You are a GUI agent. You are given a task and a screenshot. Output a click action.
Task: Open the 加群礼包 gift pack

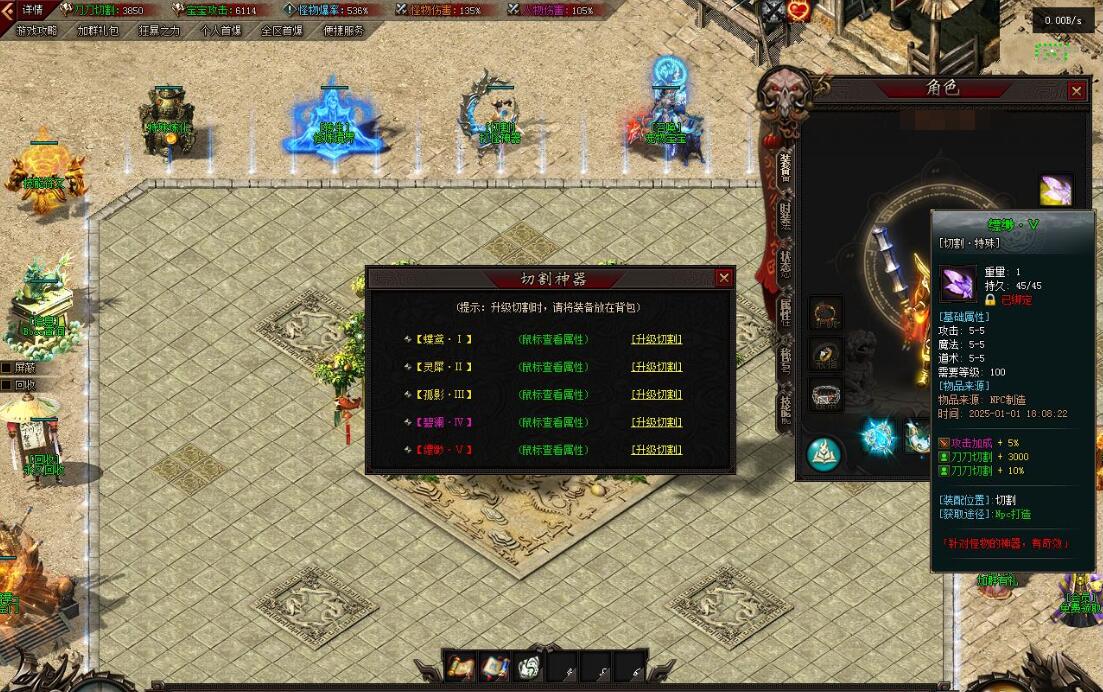pos(98,30)
